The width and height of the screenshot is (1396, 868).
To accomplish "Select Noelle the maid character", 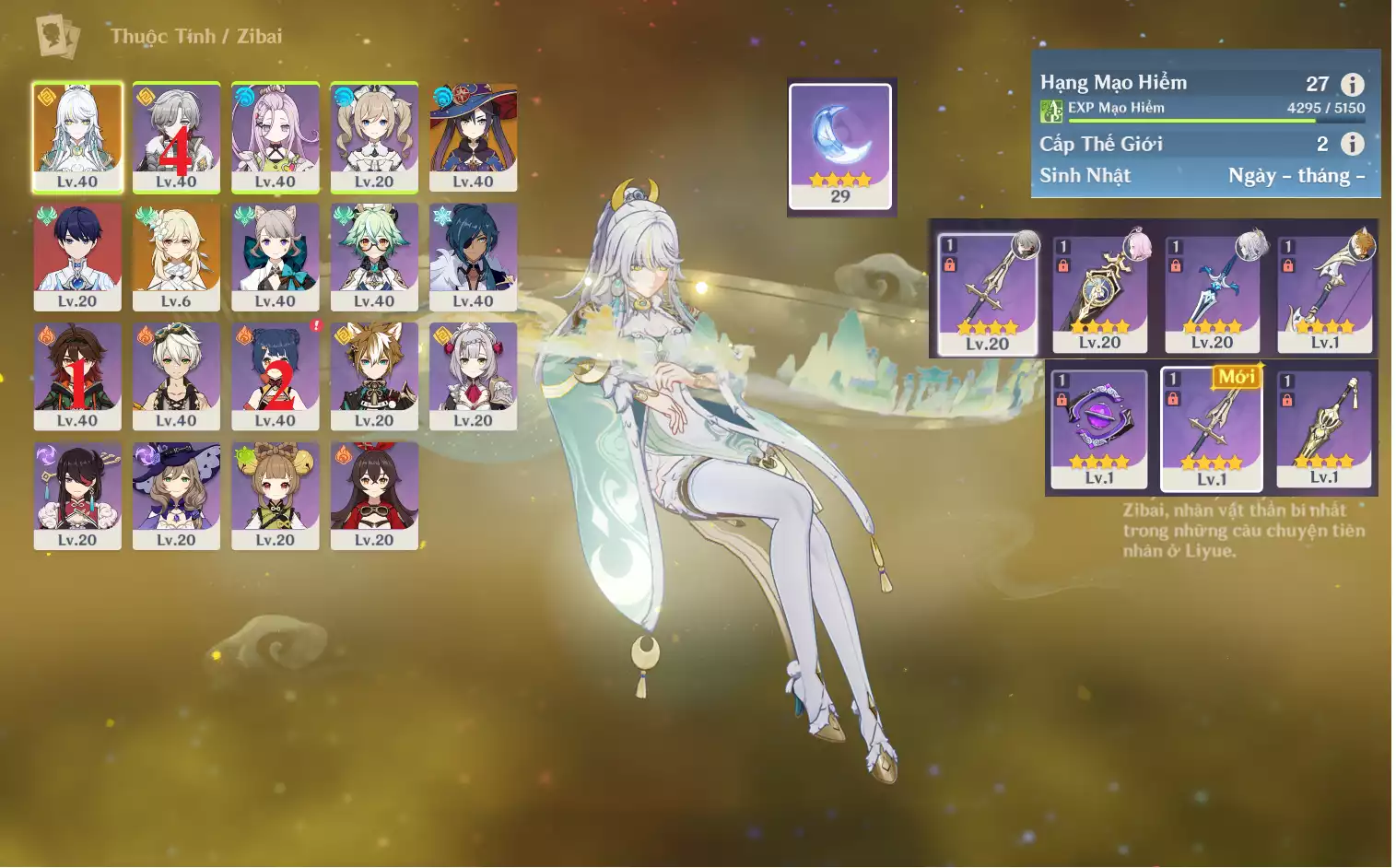I will pyautogui.click(x=473, y=376).
